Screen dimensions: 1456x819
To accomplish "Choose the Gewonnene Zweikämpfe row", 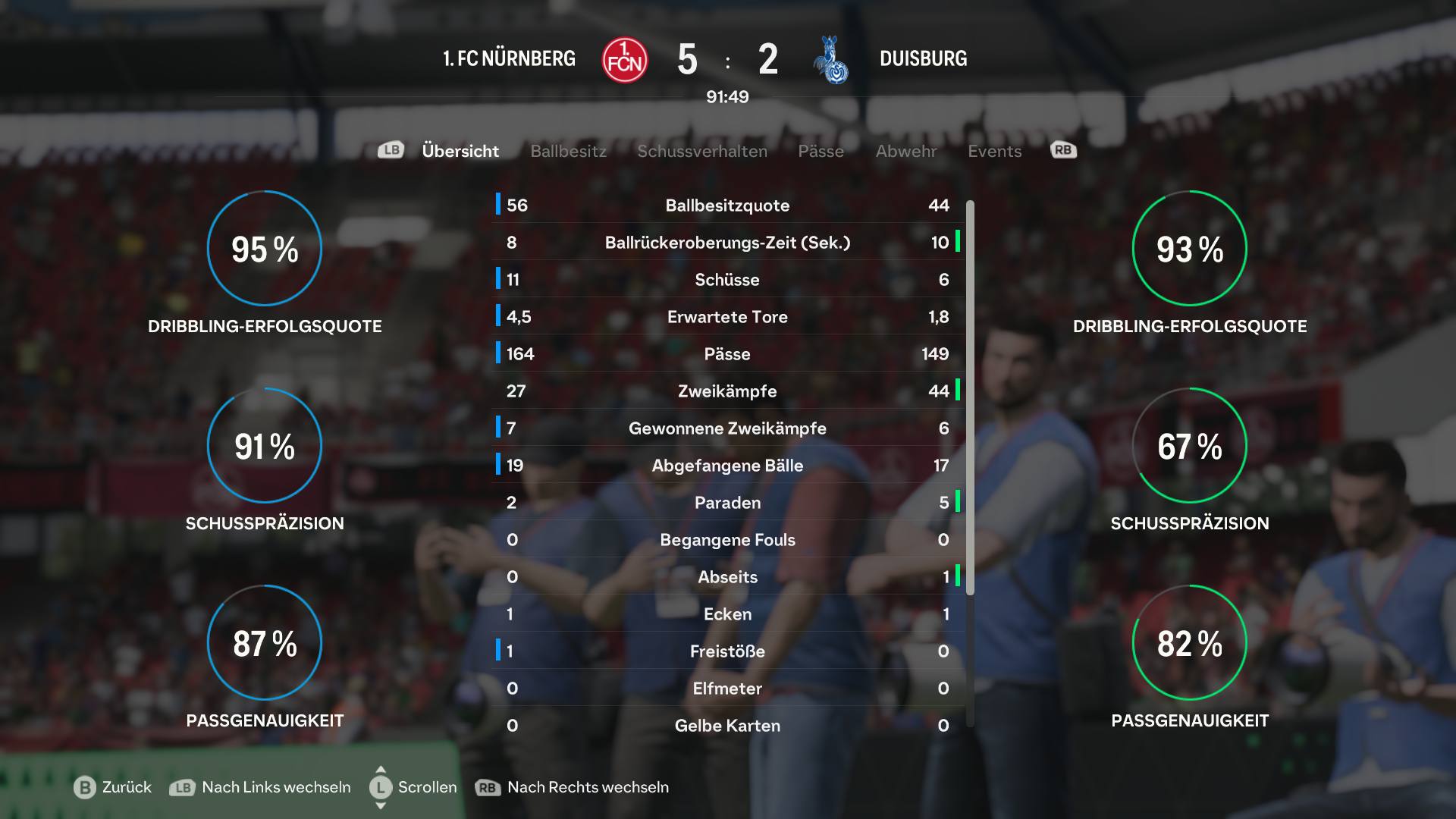I will [x=727, y=428].
